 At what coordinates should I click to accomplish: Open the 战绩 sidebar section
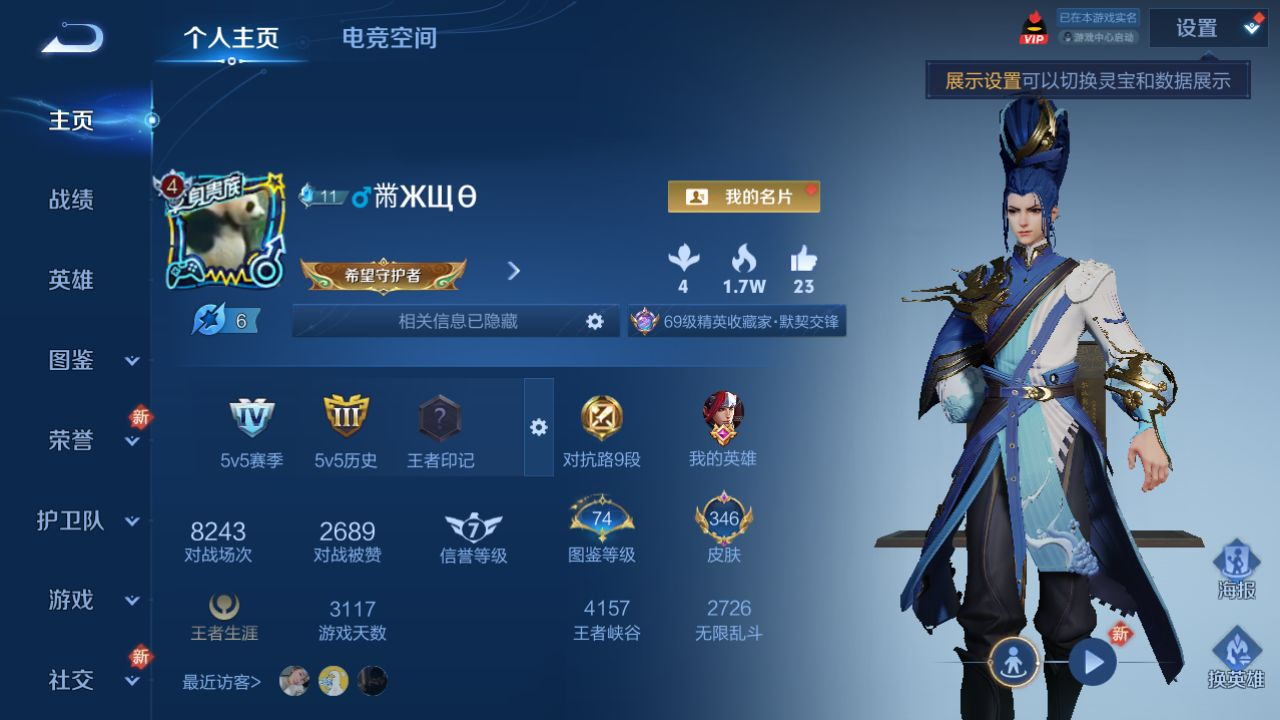71,200
